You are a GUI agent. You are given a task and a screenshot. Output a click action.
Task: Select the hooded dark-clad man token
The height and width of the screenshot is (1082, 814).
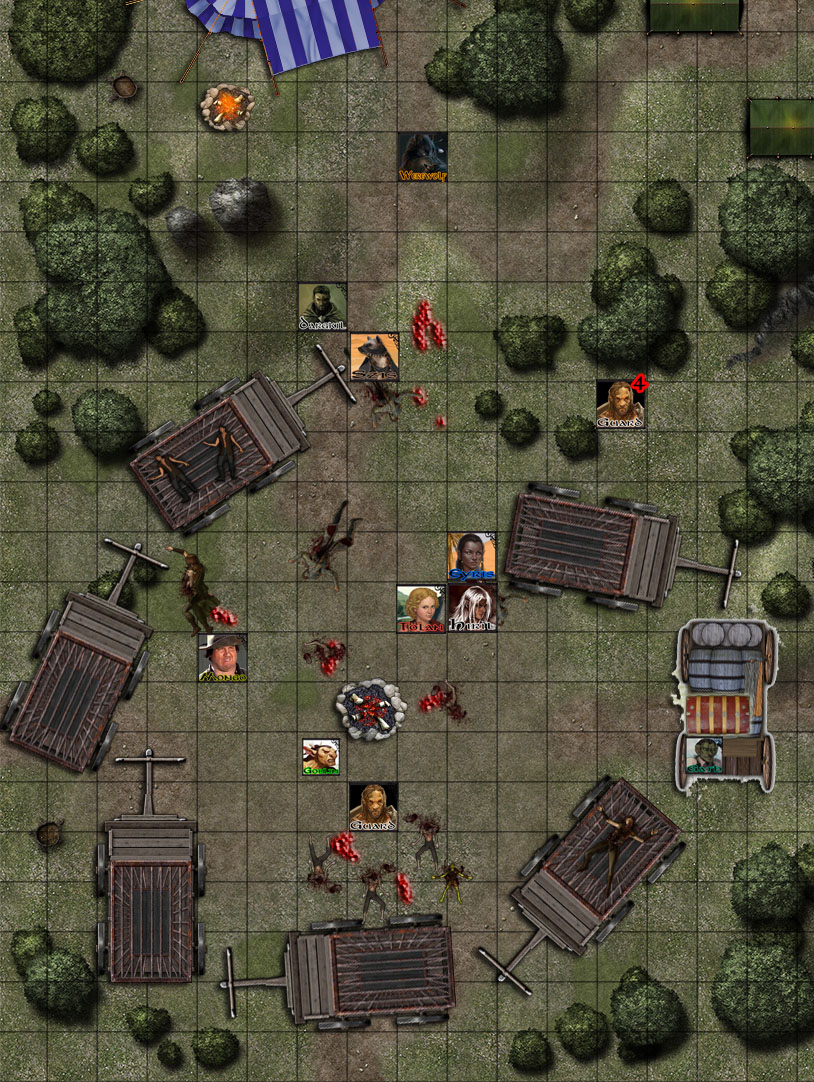pos(322,307)
